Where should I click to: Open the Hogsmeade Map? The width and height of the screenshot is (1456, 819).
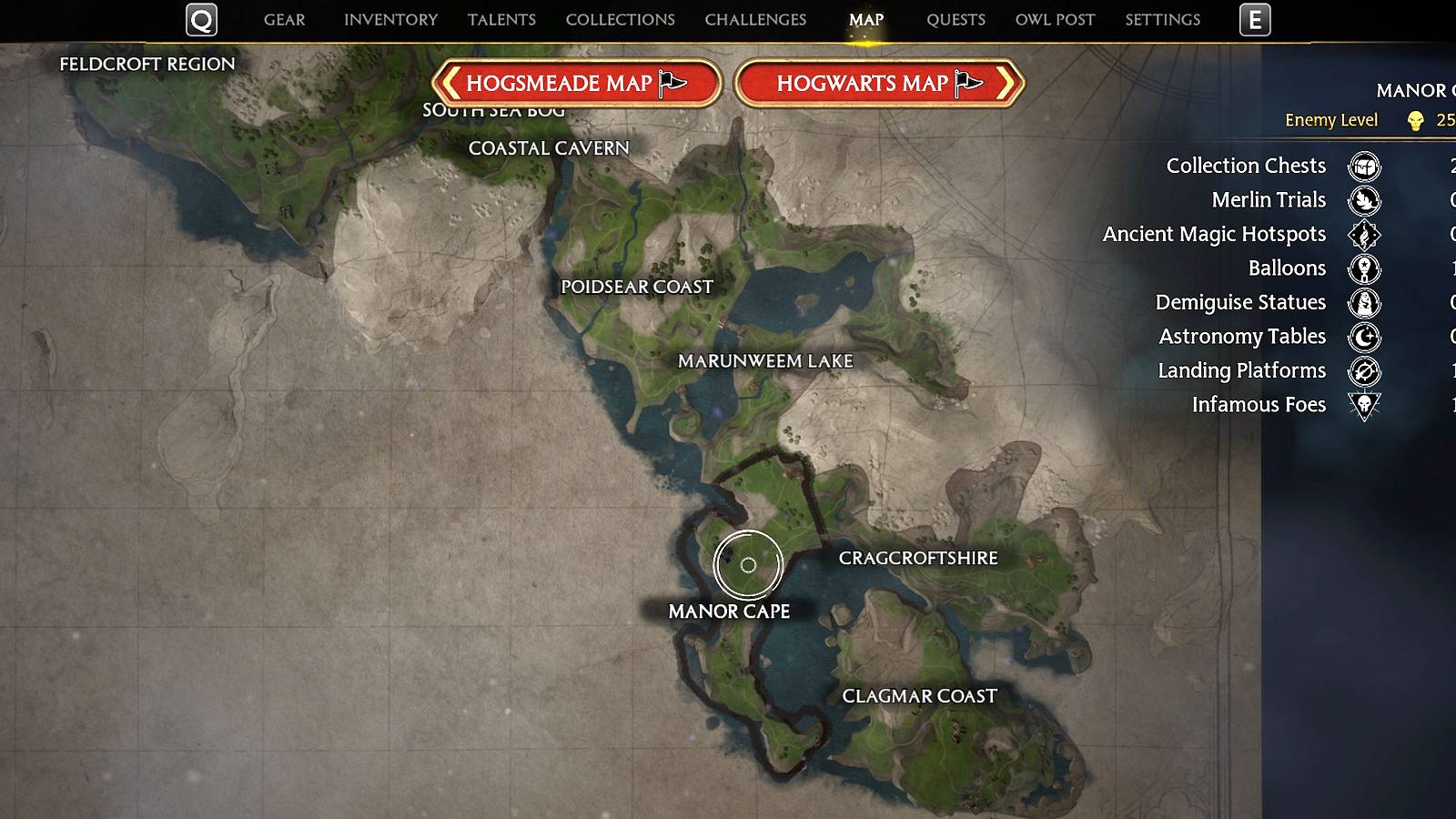tap(581, 83)
